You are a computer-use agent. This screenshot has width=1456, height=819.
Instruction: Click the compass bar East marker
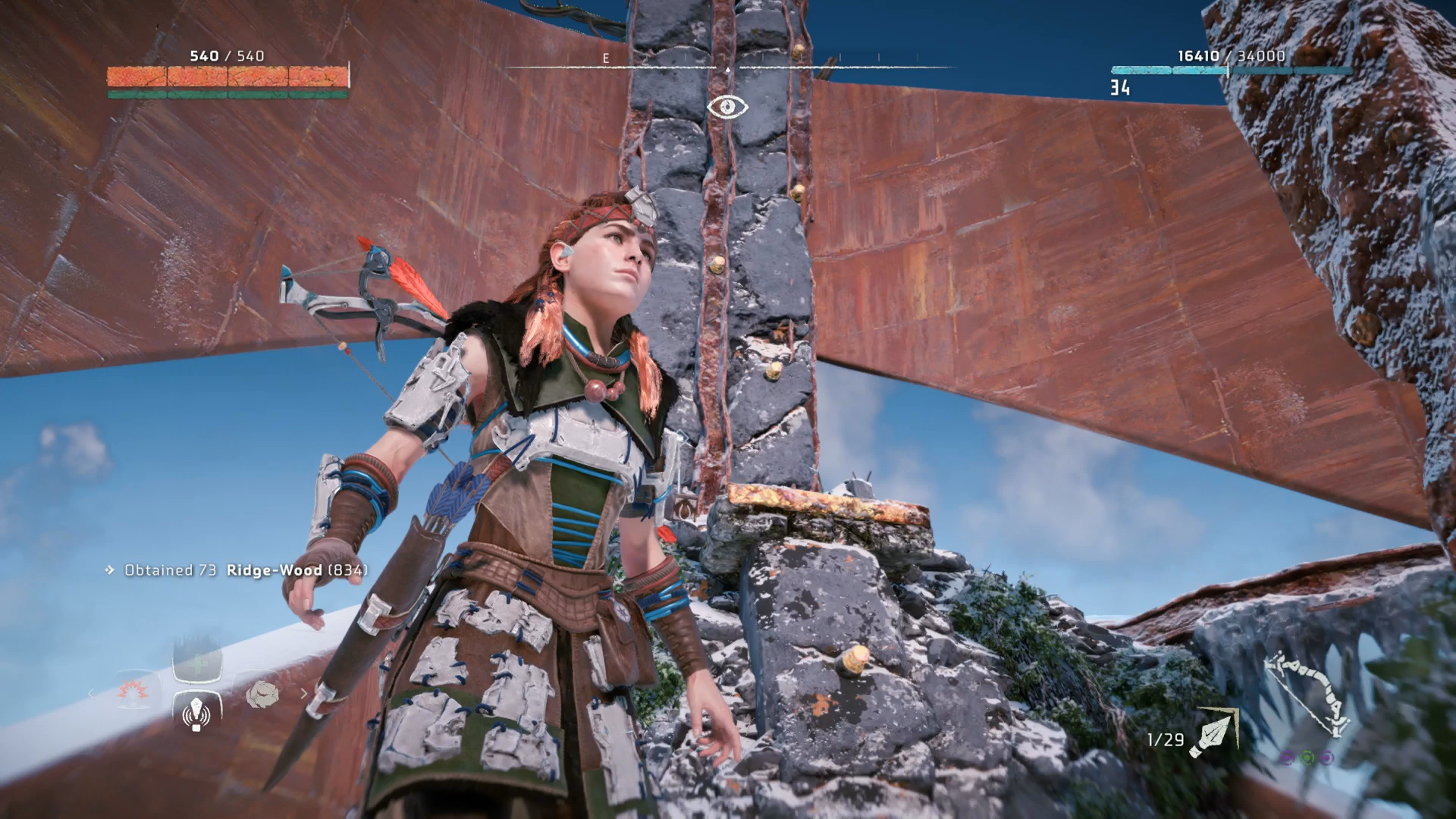(606, 58)
